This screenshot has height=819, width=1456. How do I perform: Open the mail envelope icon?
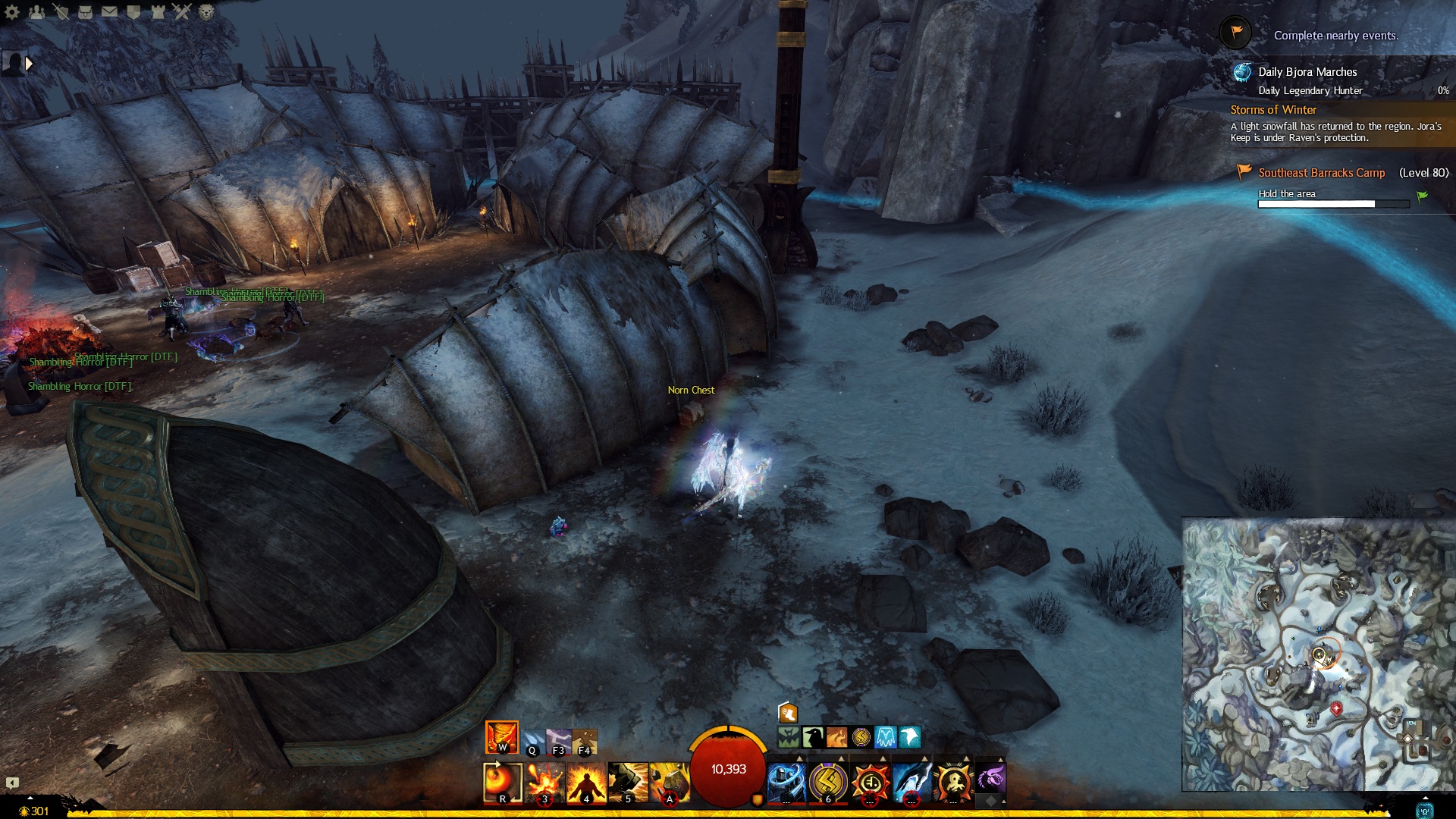pyautogui.click(x=109, y=11)
